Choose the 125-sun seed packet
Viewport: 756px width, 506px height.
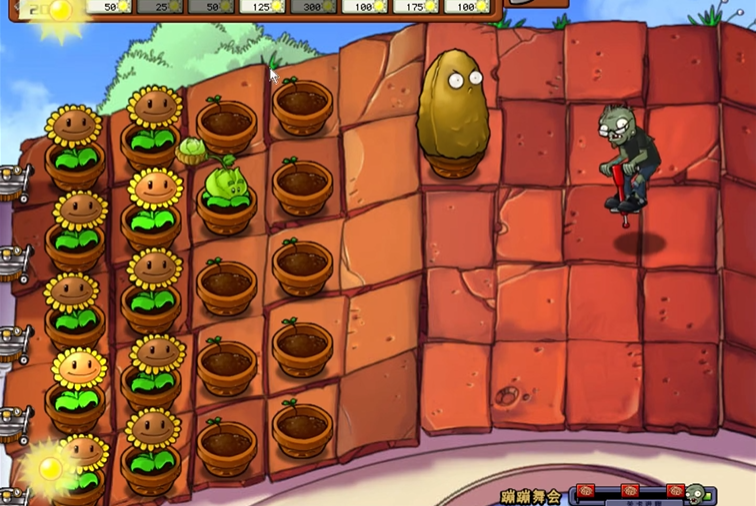tap(261, 6)
